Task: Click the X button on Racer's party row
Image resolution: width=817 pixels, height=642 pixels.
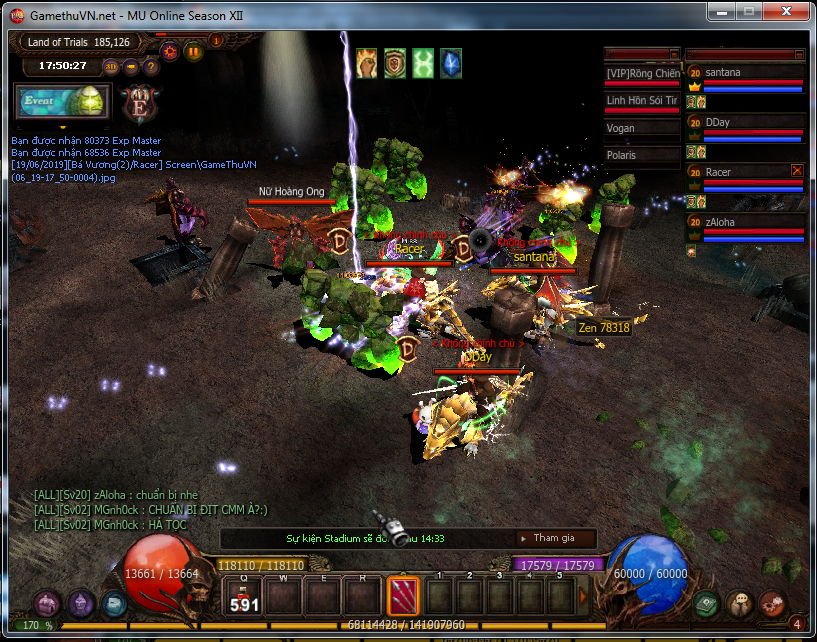Action: (x=797, y=171)
